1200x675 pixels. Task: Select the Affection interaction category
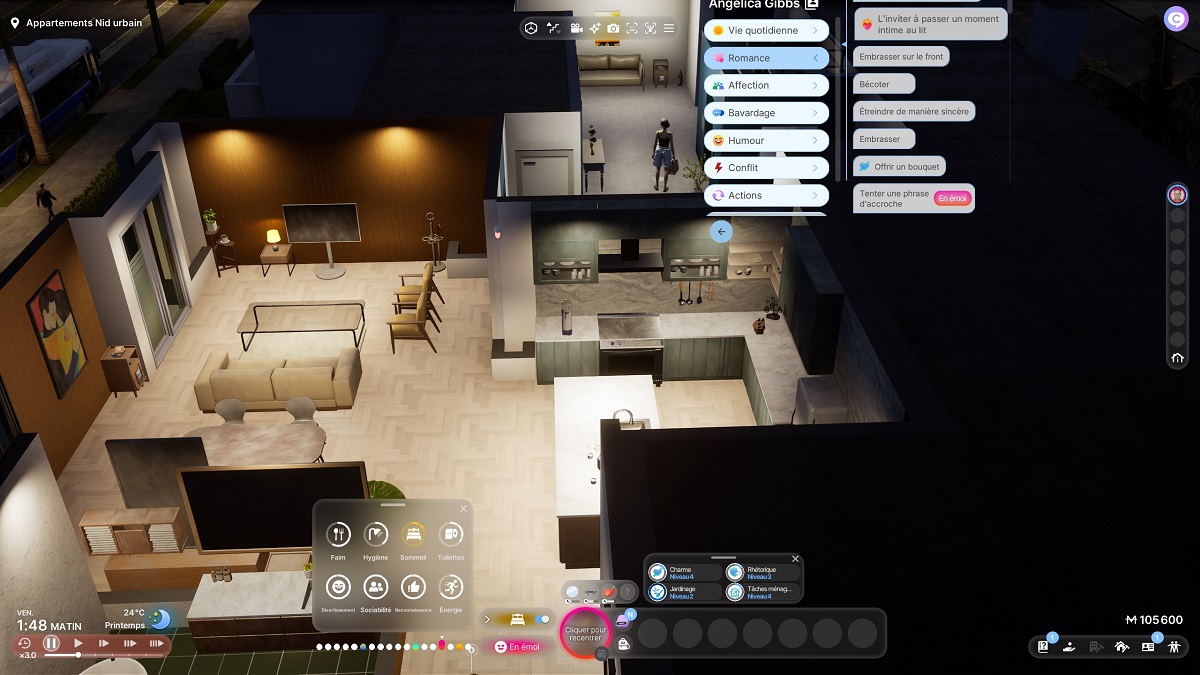tap(766, 86)
